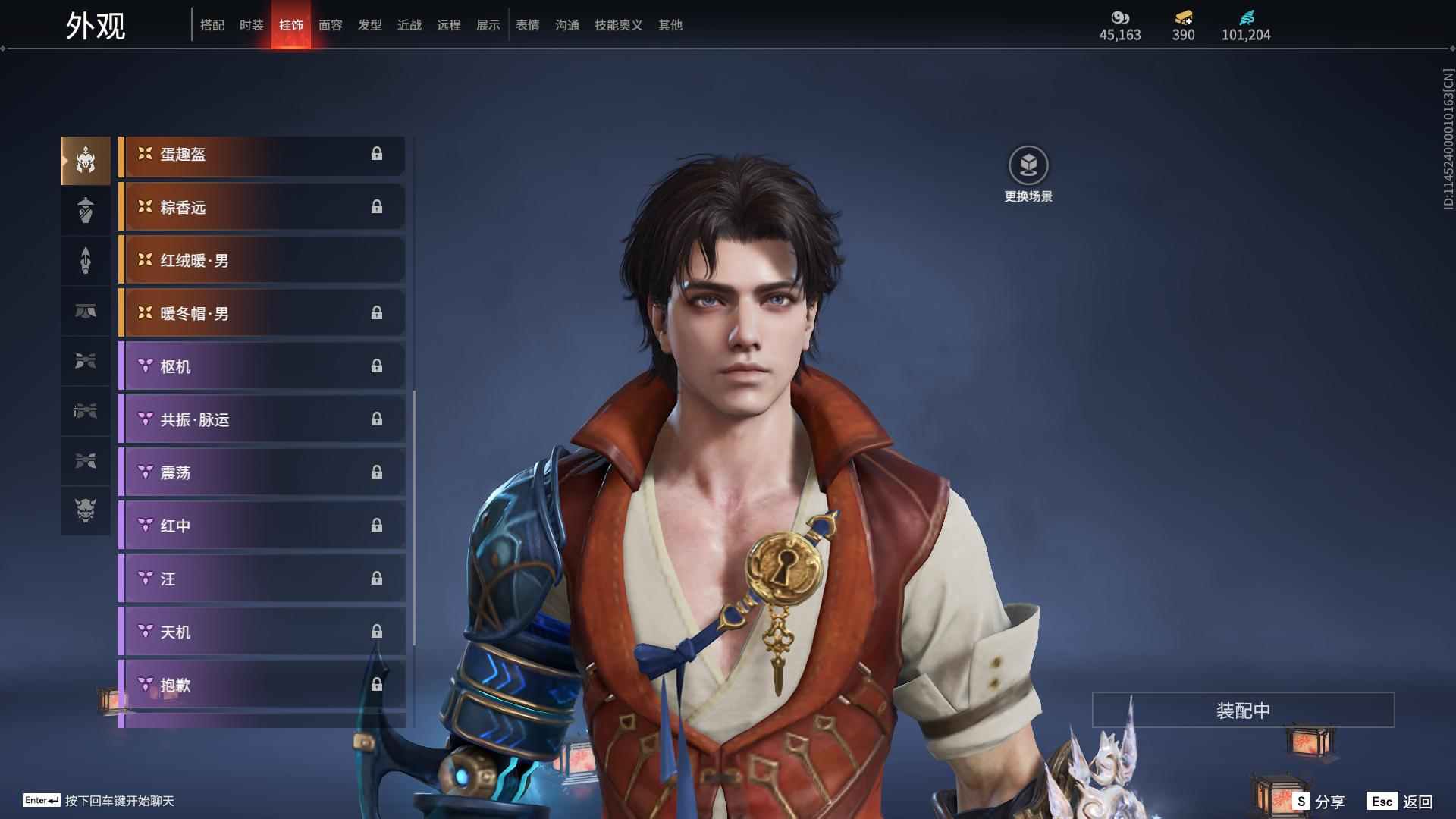
Task: Select the 天机 accessory row
Action: [x=262, y=632]
